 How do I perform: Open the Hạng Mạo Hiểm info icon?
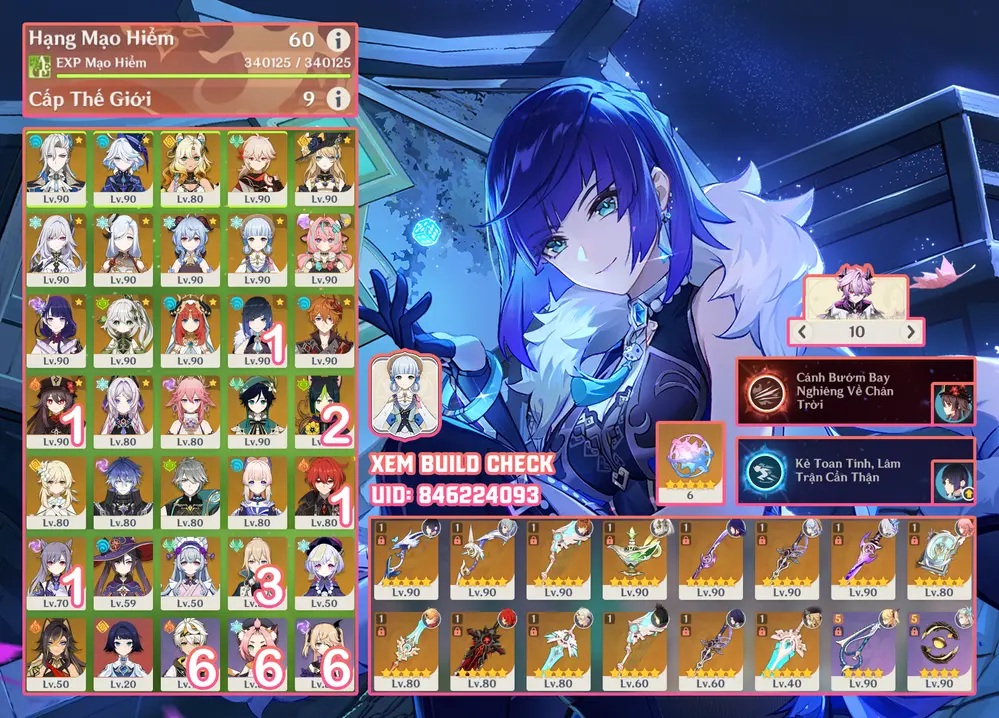point(339,41)
